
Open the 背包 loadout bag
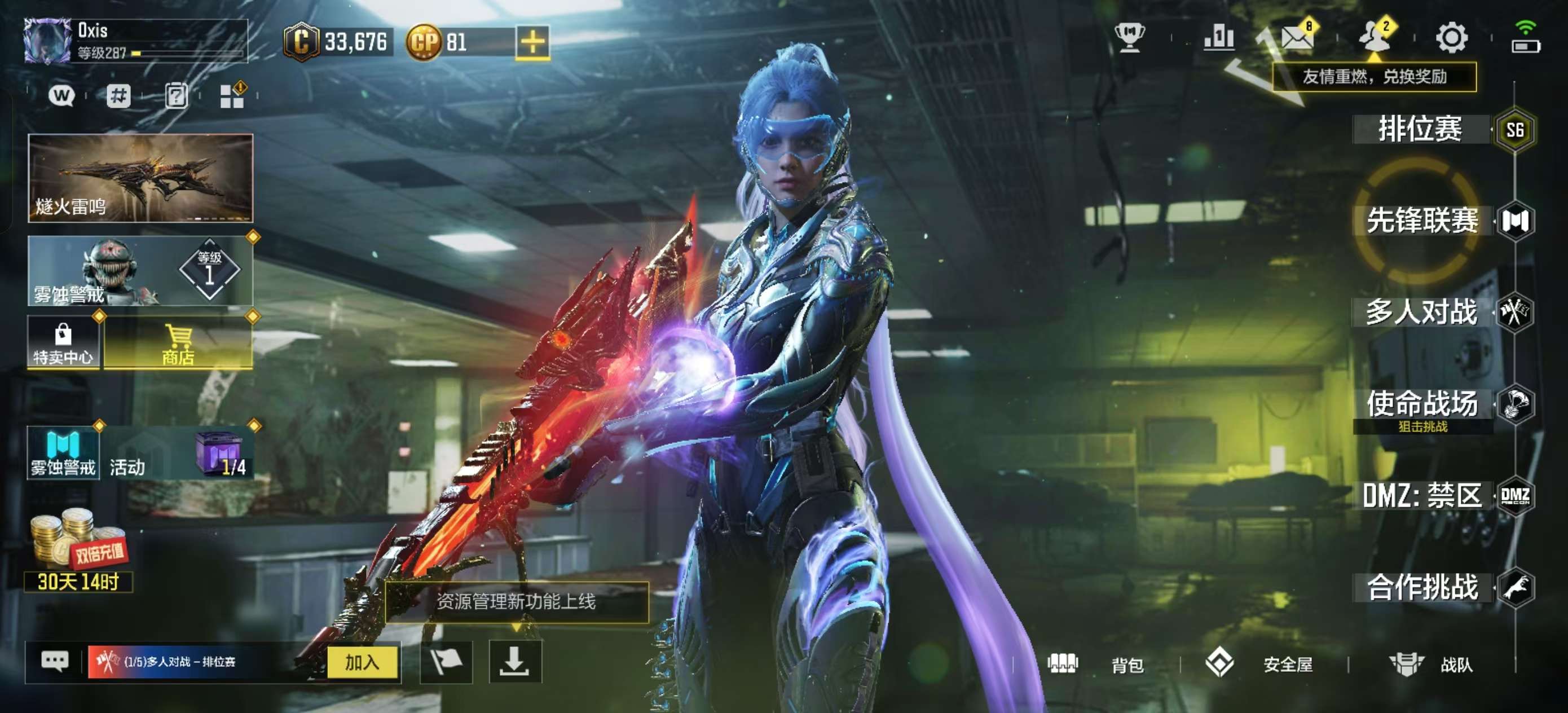[1096, 664]
